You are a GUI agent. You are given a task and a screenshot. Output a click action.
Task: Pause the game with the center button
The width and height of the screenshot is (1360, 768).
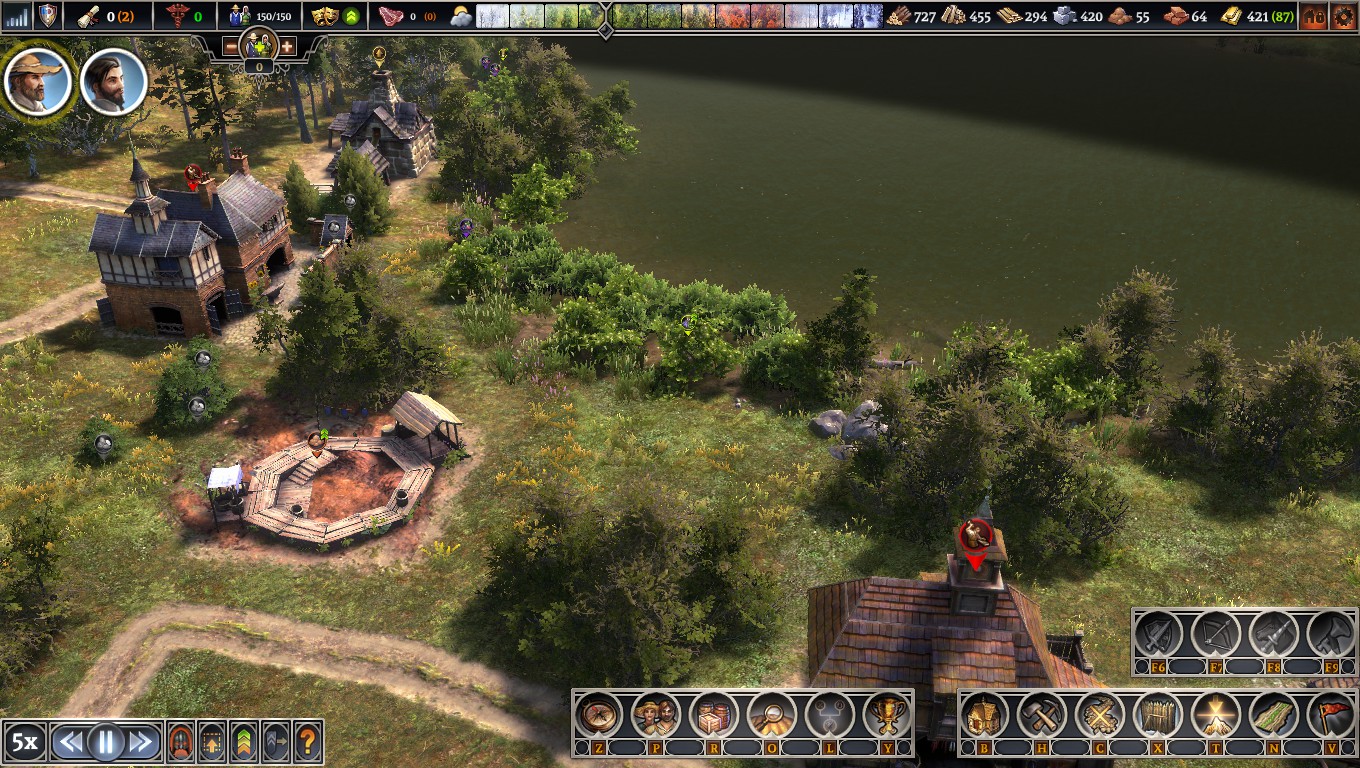pyautogui.click(x=105, y=742)
